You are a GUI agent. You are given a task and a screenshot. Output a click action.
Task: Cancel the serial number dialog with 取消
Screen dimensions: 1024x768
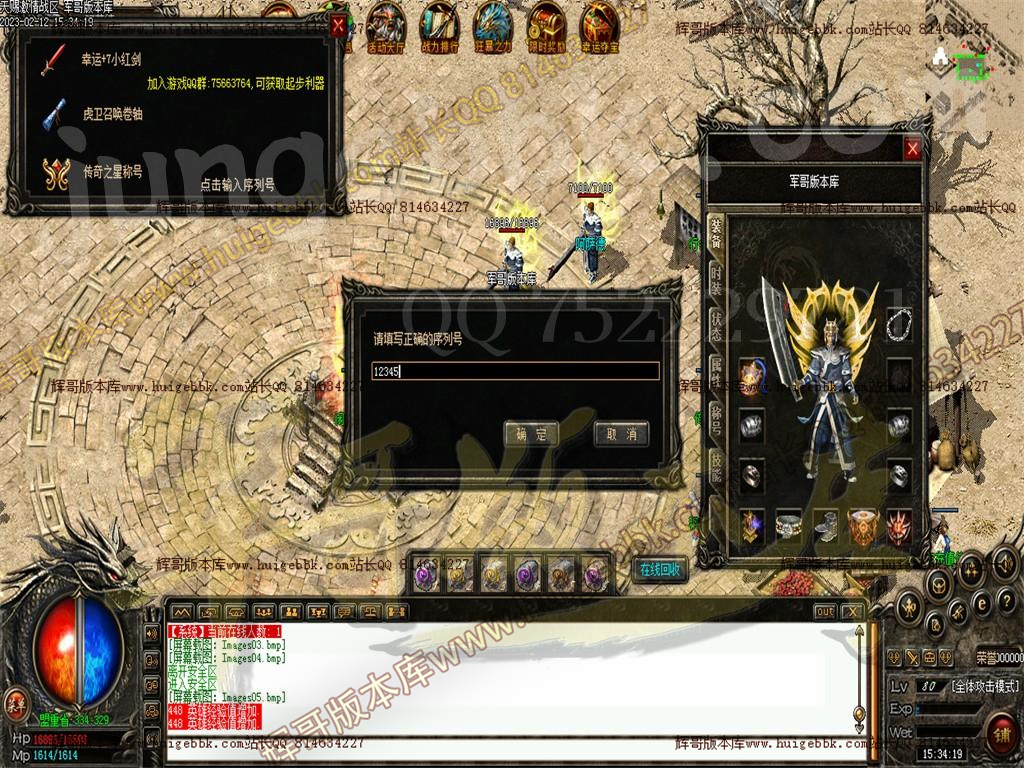(x=621, y=434)
